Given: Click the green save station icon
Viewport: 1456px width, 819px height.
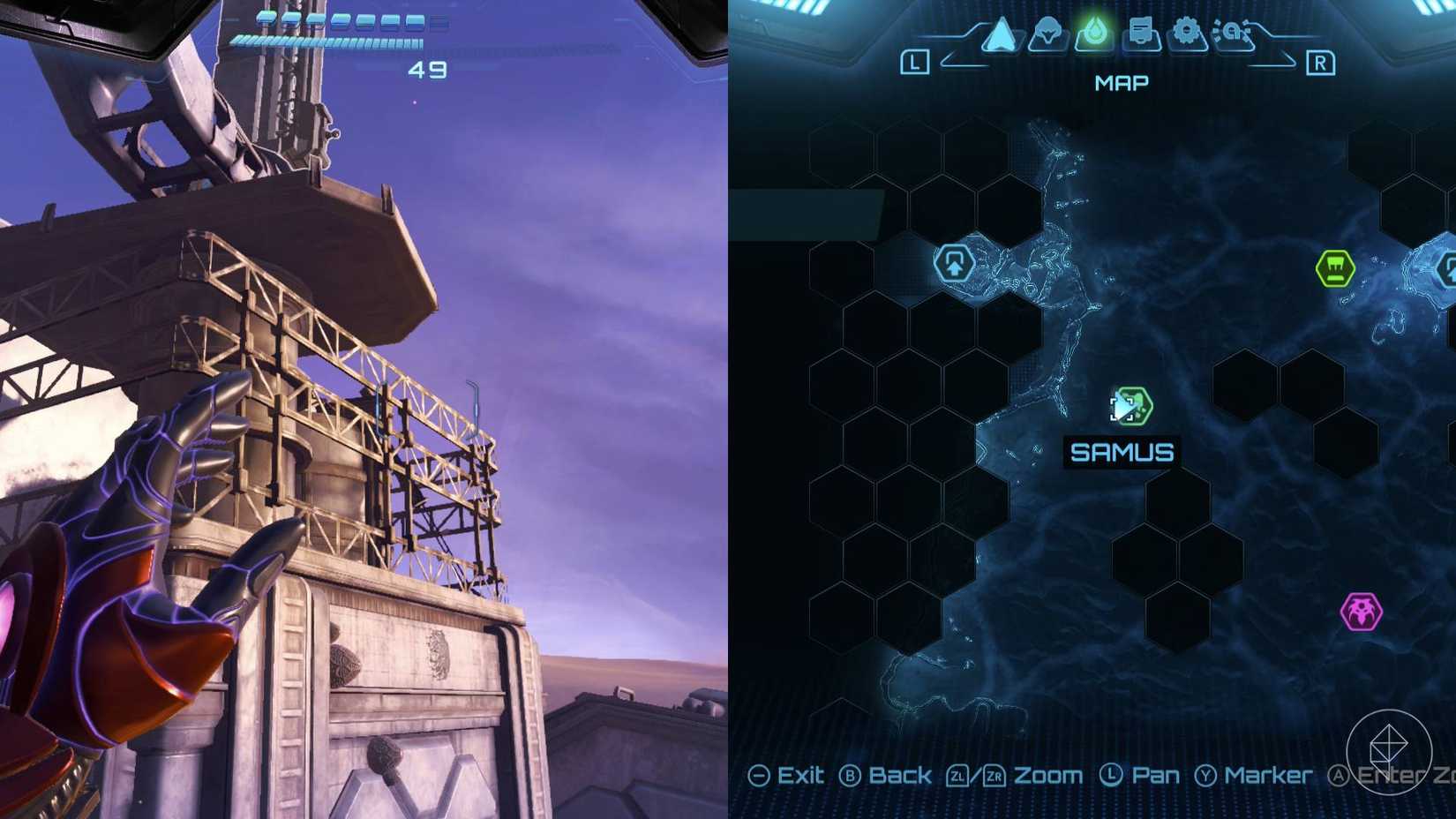Looking at the screenshot, I should point(1335,268).
